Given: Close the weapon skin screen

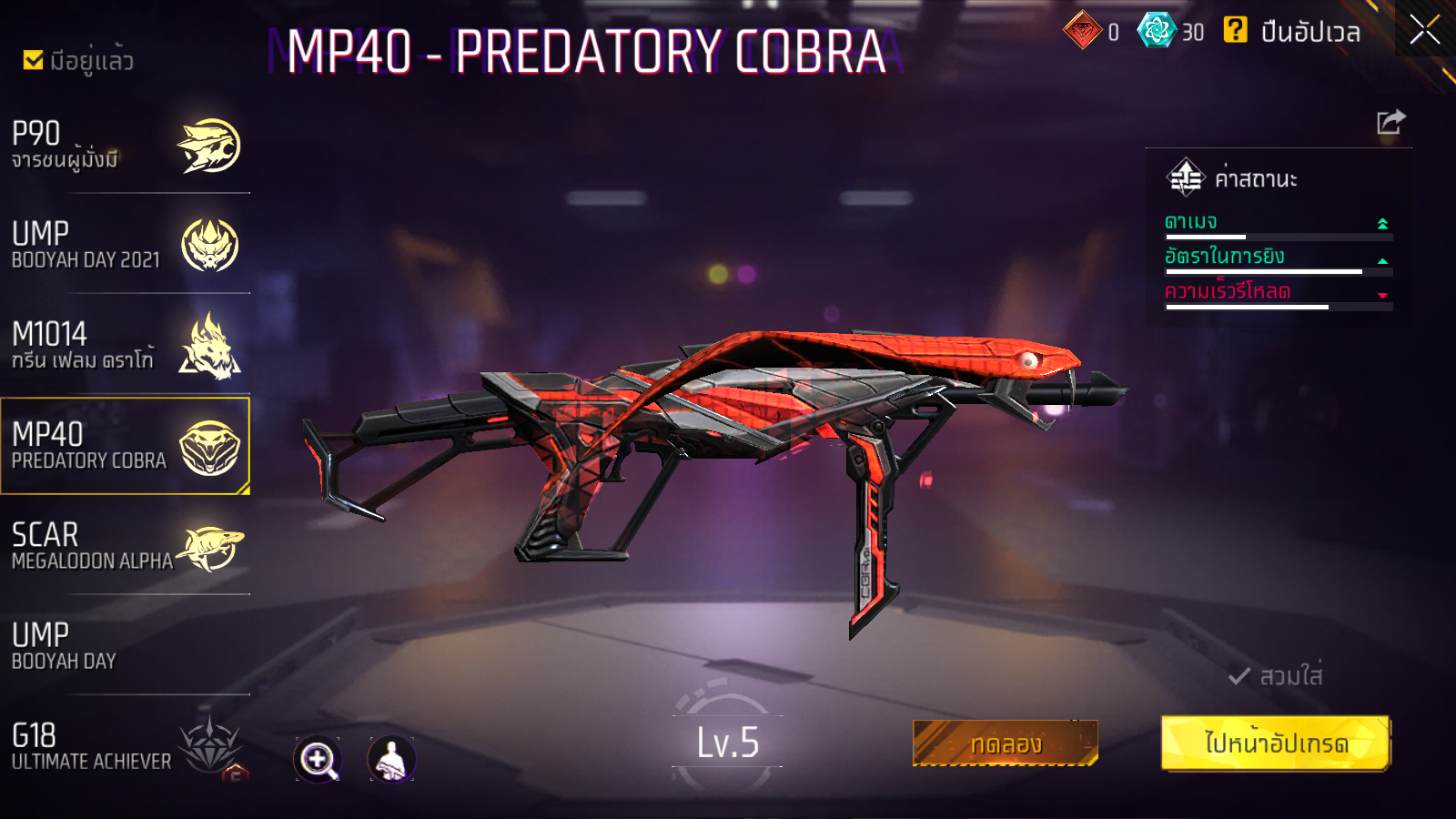Looking at the screenshot, I should pyautogui.click(x=1424, y=30).
